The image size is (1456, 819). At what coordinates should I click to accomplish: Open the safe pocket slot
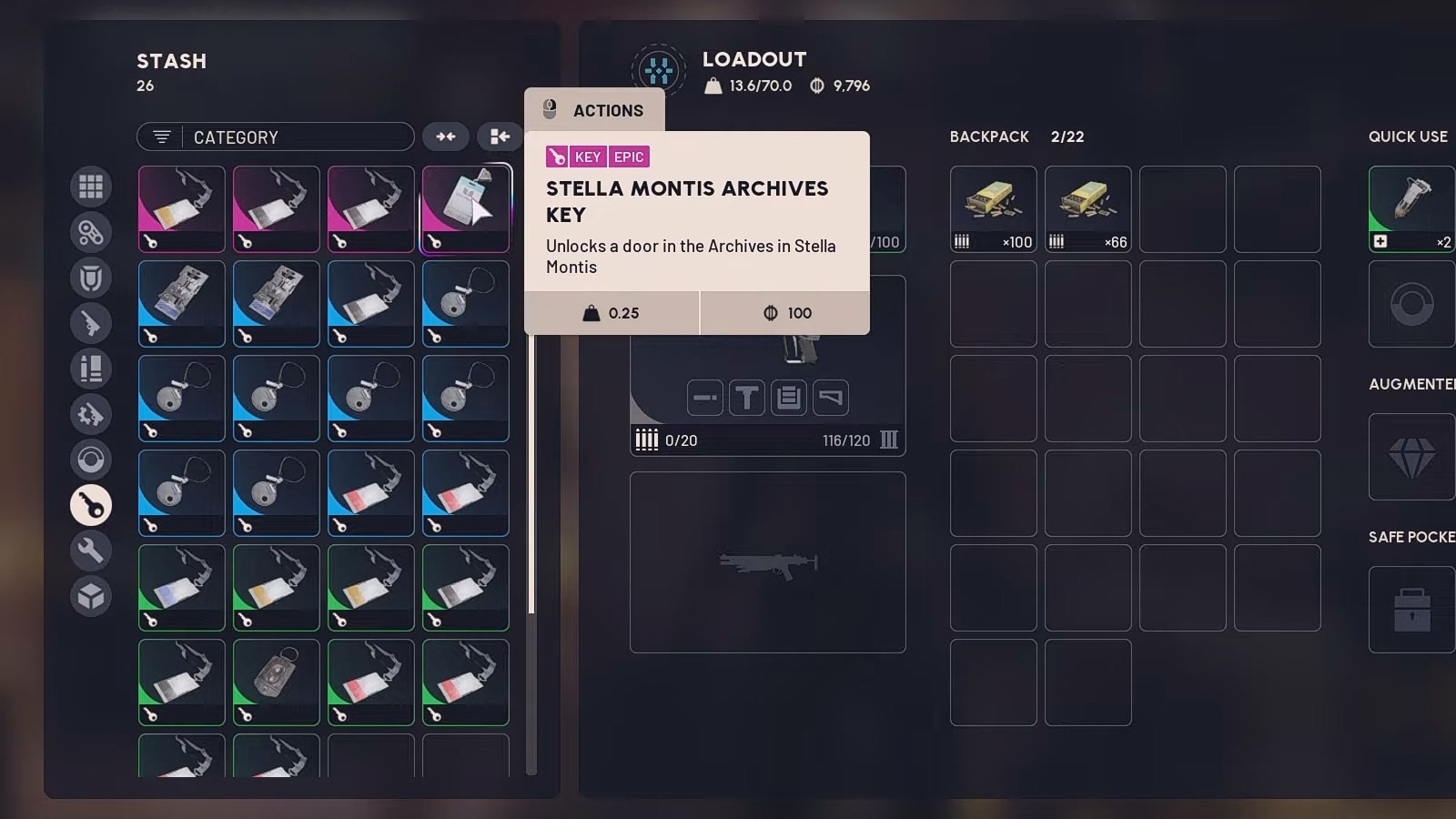pyautogui.click(x=1411, y=609)
